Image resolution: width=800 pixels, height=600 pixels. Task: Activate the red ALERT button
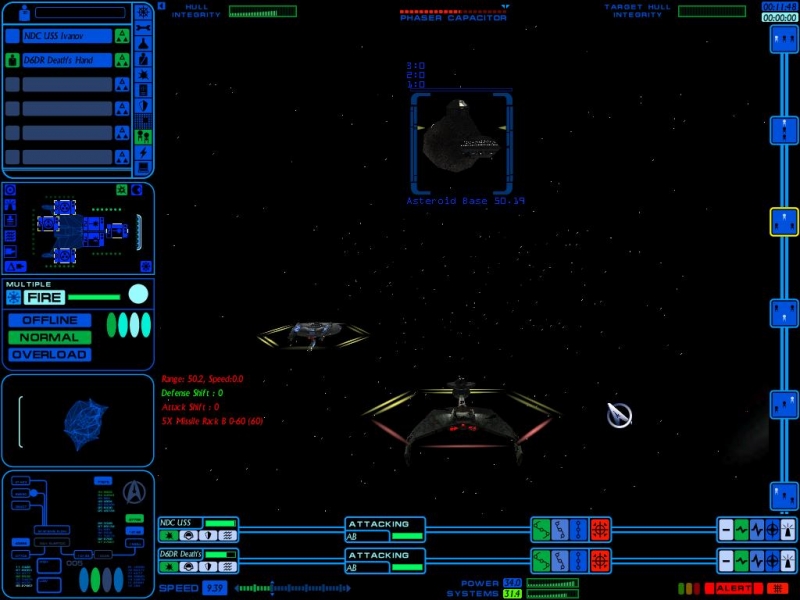[734, 588]
